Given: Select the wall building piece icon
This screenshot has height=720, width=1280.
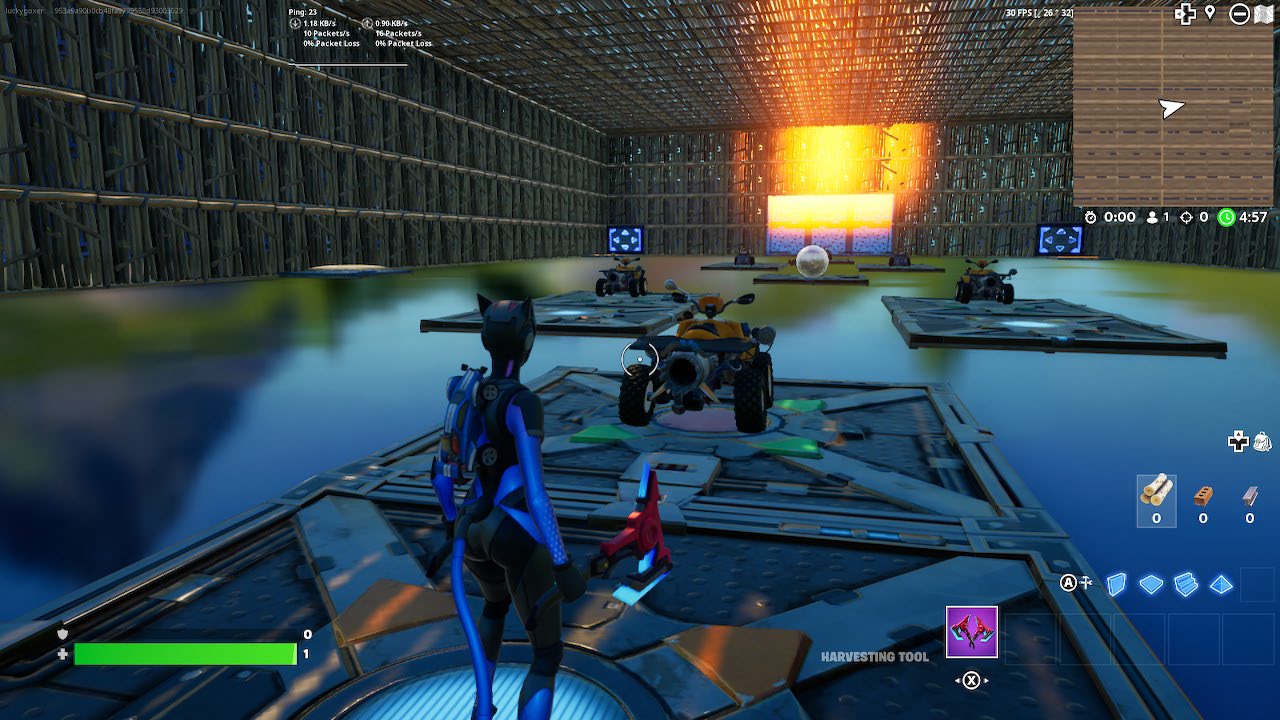Looking at the screenshot, I should (1116, 583).
